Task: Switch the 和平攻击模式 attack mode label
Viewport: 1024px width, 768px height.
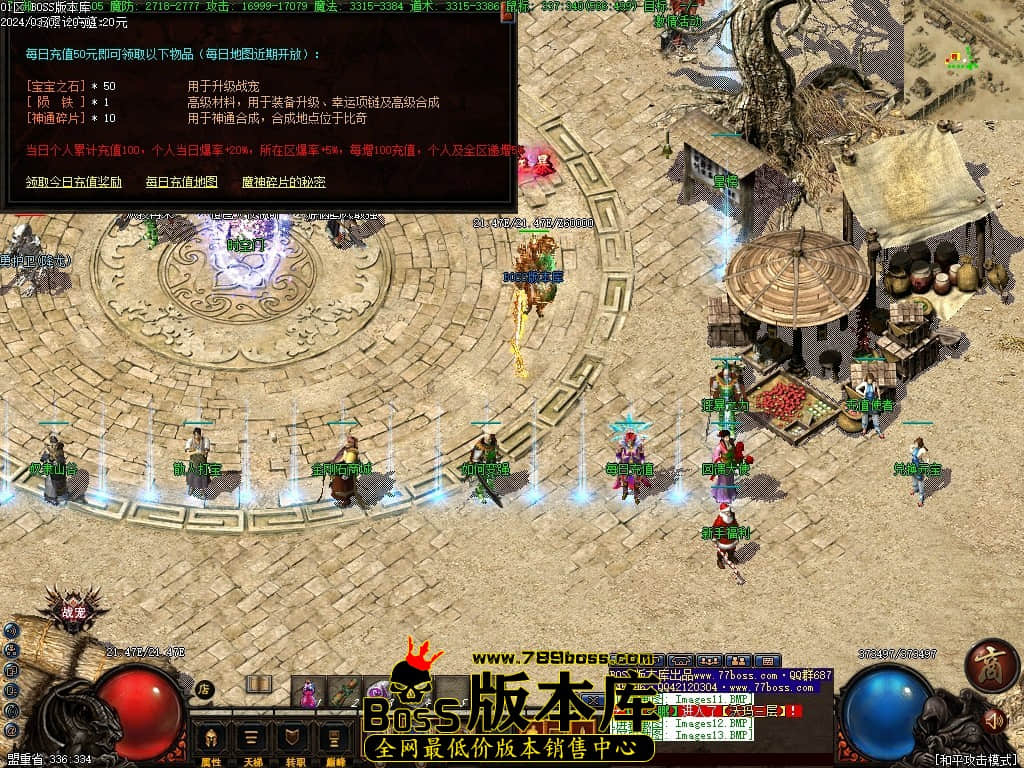Action: pos(975,759)
